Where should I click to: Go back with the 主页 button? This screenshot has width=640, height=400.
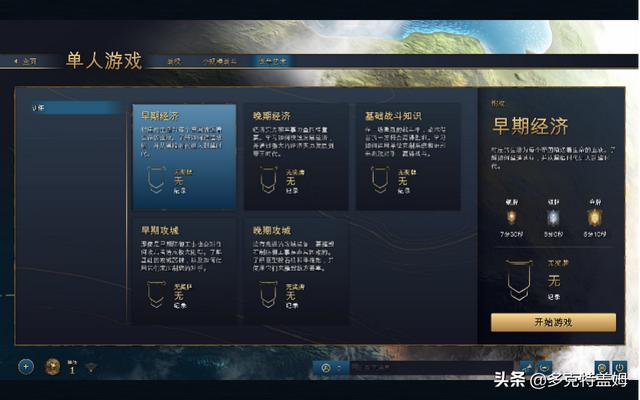click(26, 61)
